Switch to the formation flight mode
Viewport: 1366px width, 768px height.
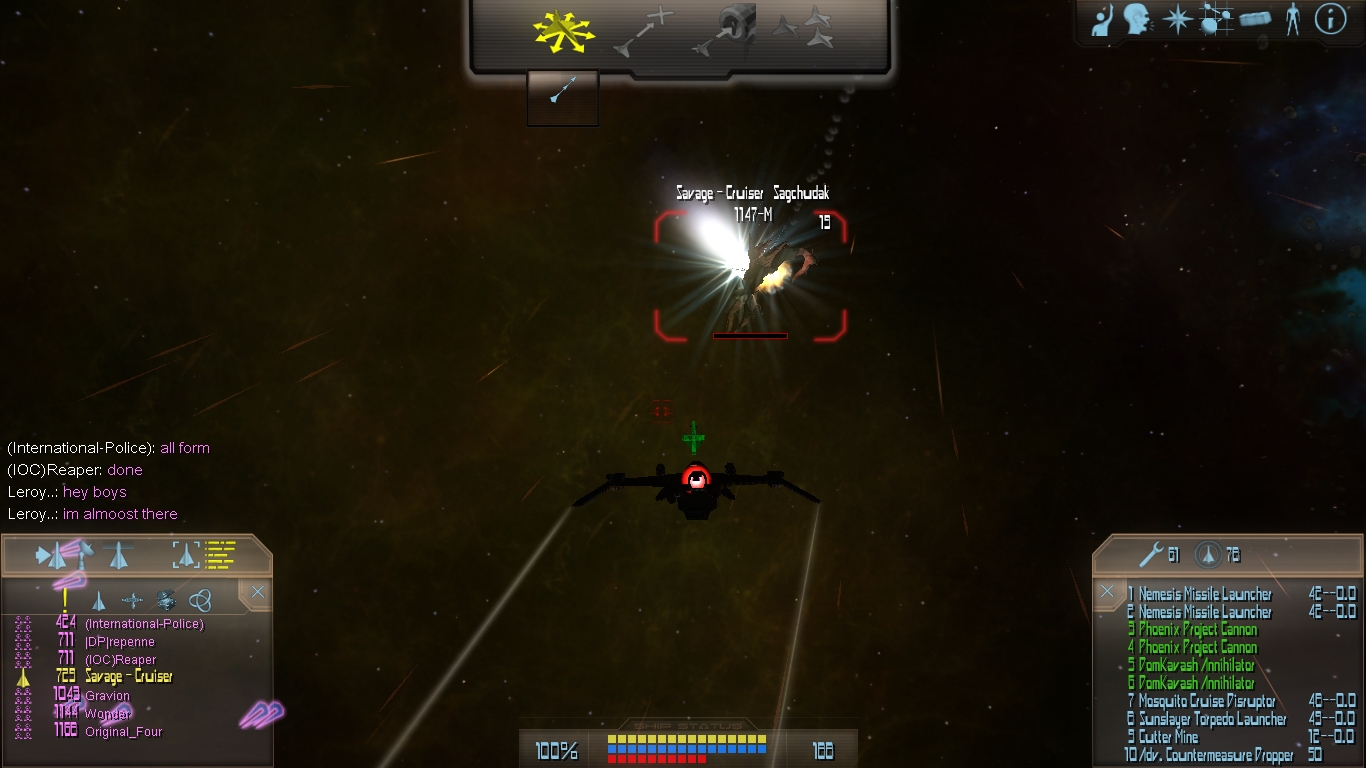pyautogui.click(x=804, y=30)
